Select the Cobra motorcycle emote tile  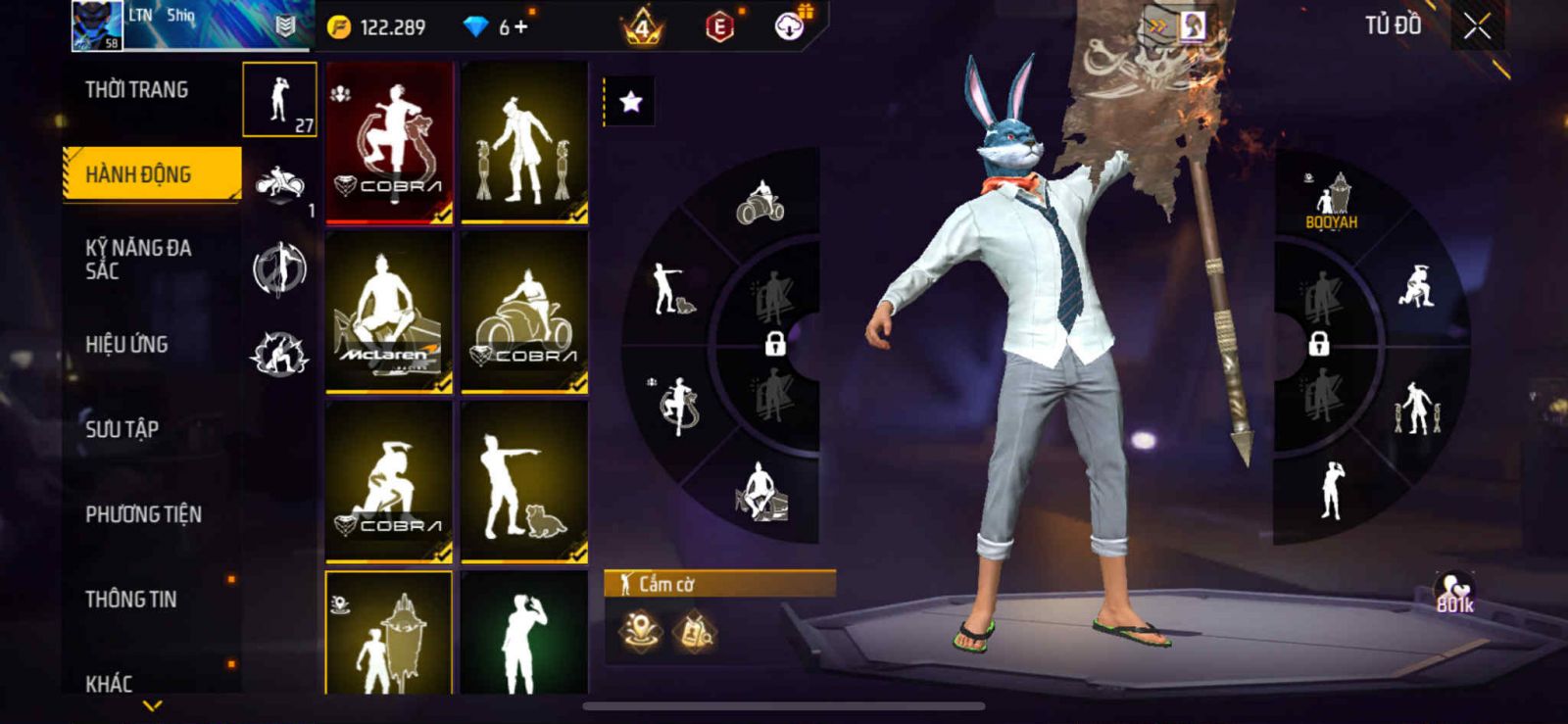coord(524,312)
